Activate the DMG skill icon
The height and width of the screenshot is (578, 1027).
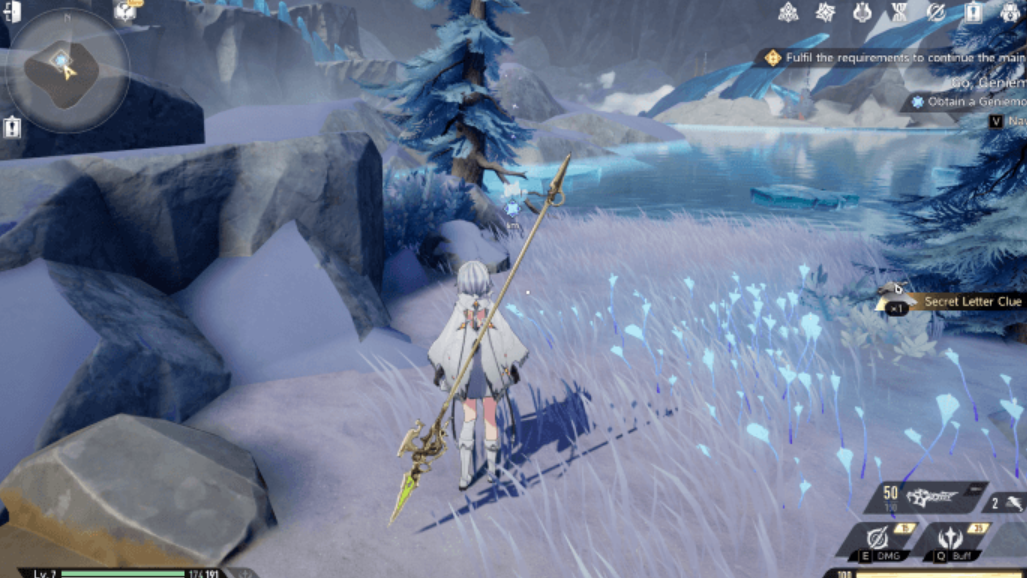[x=880, y=540]
